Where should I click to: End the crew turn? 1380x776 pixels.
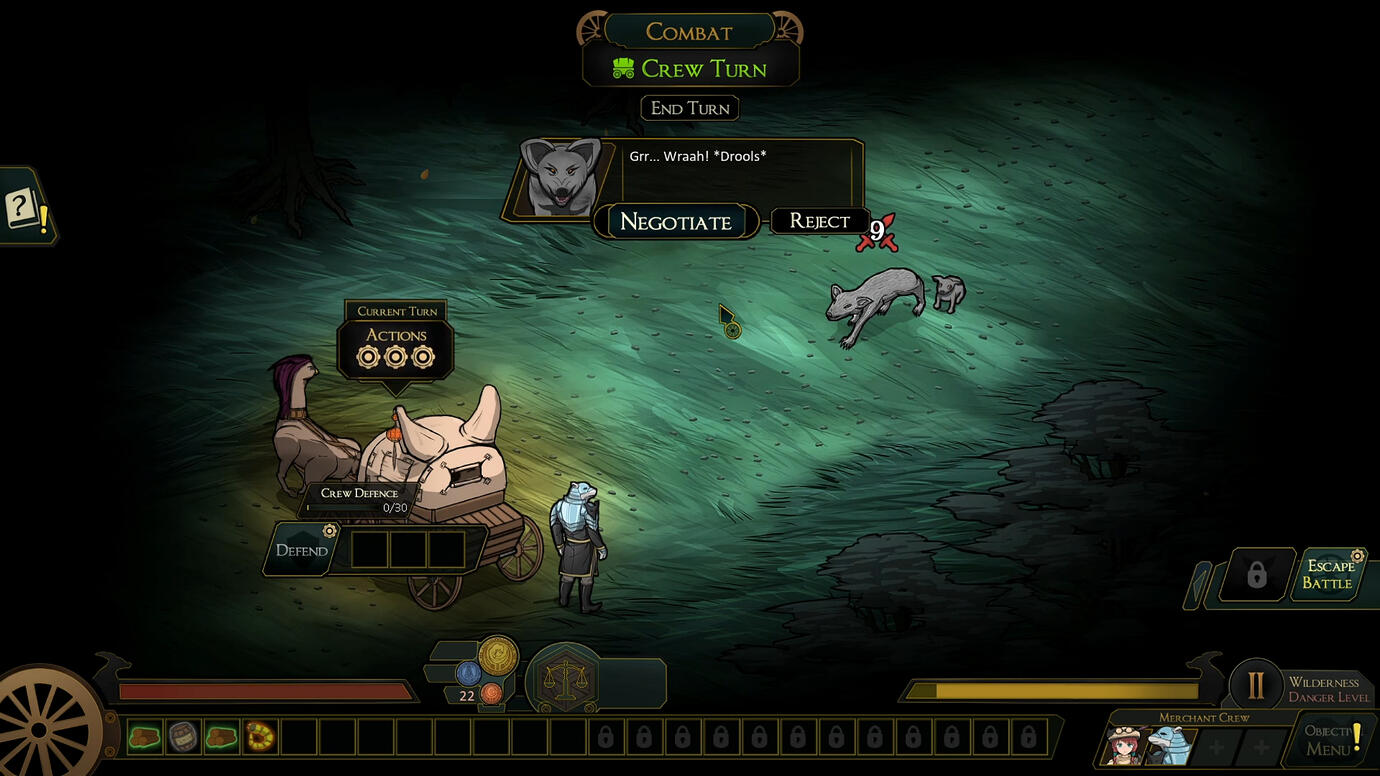coord(690,108)
